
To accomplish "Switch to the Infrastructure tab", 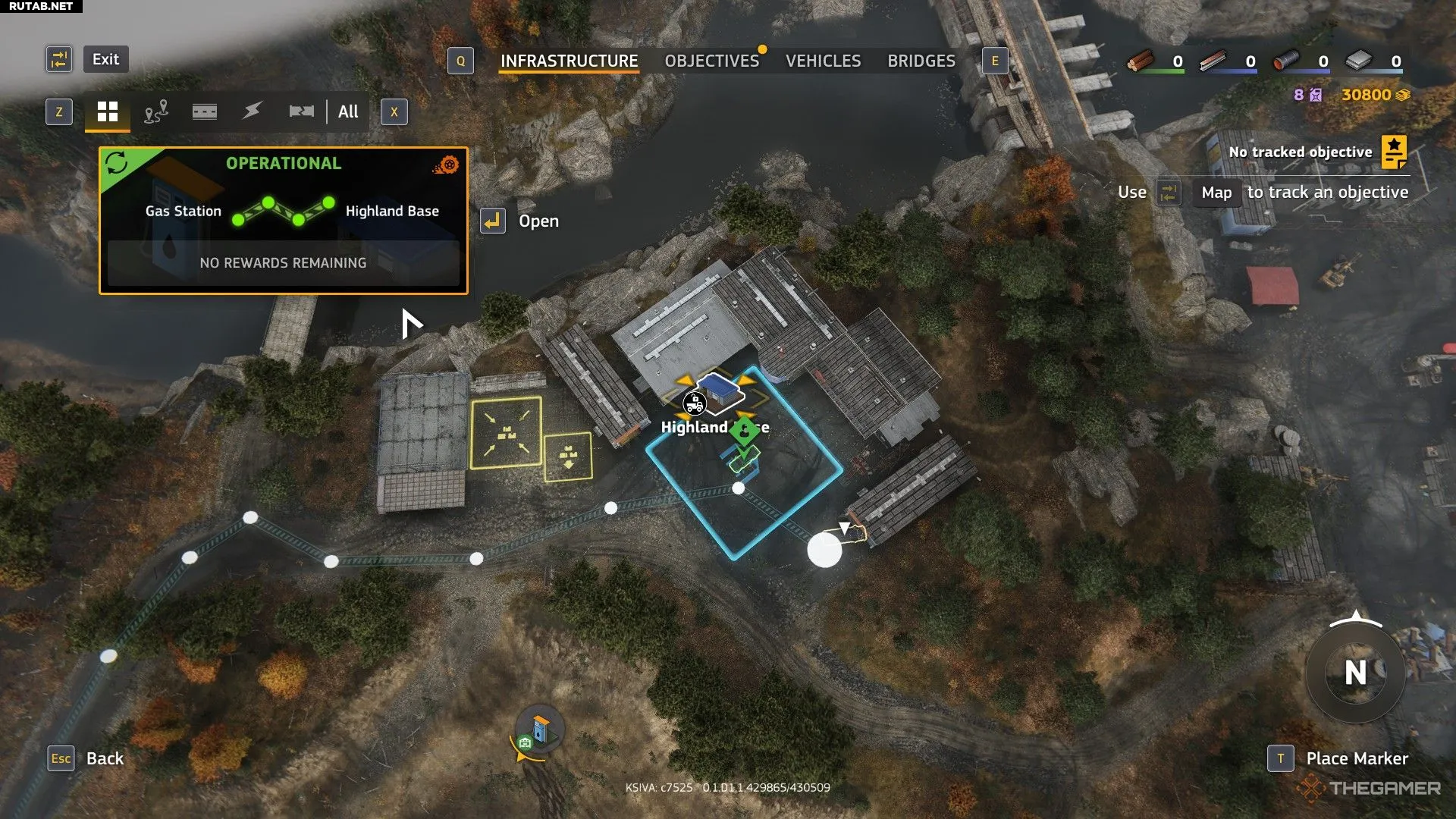I will (569, 61).
